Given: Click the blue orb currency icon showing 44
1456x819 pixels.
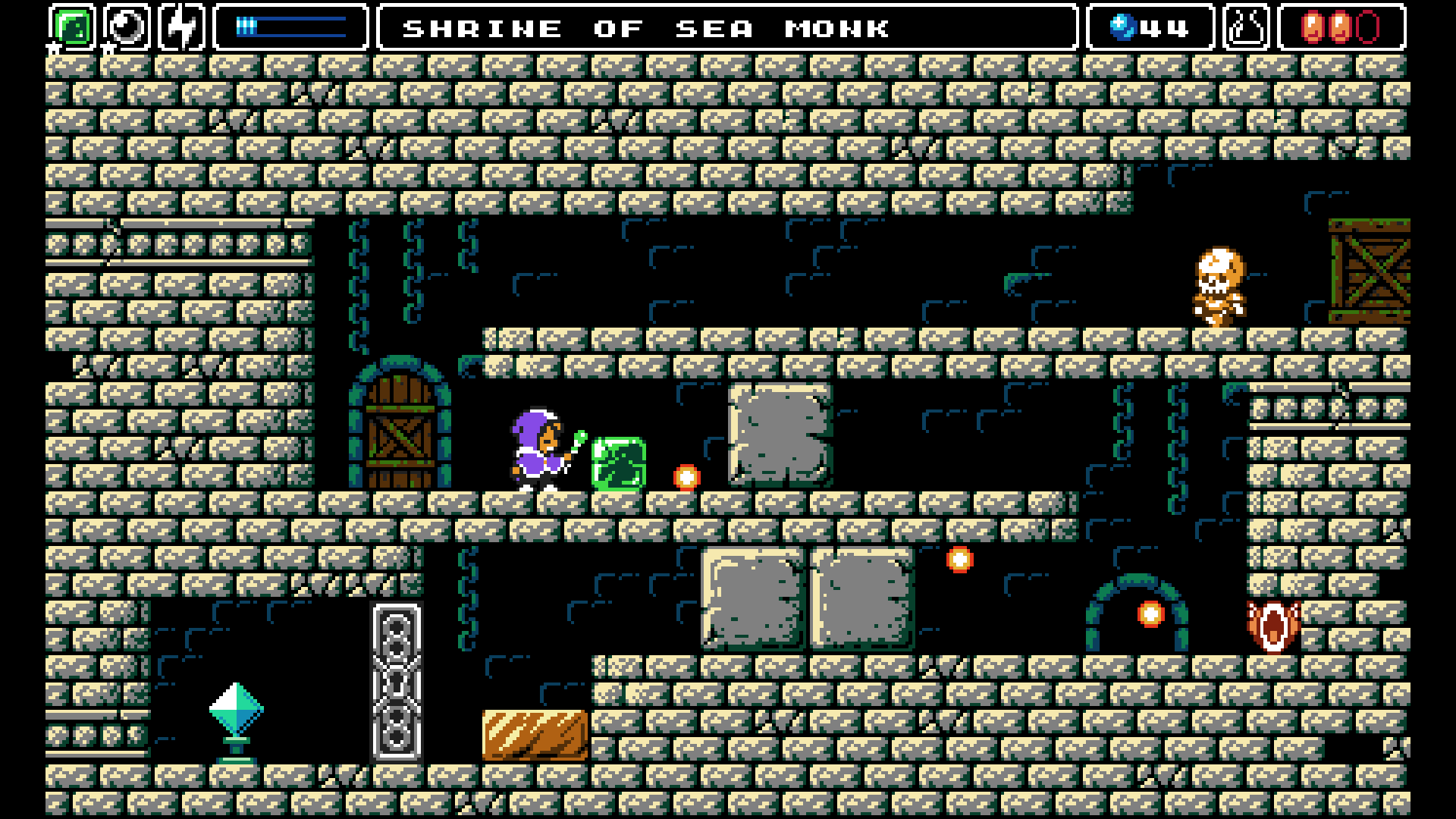Looking at the screenshot, I should click(1124, 28).
